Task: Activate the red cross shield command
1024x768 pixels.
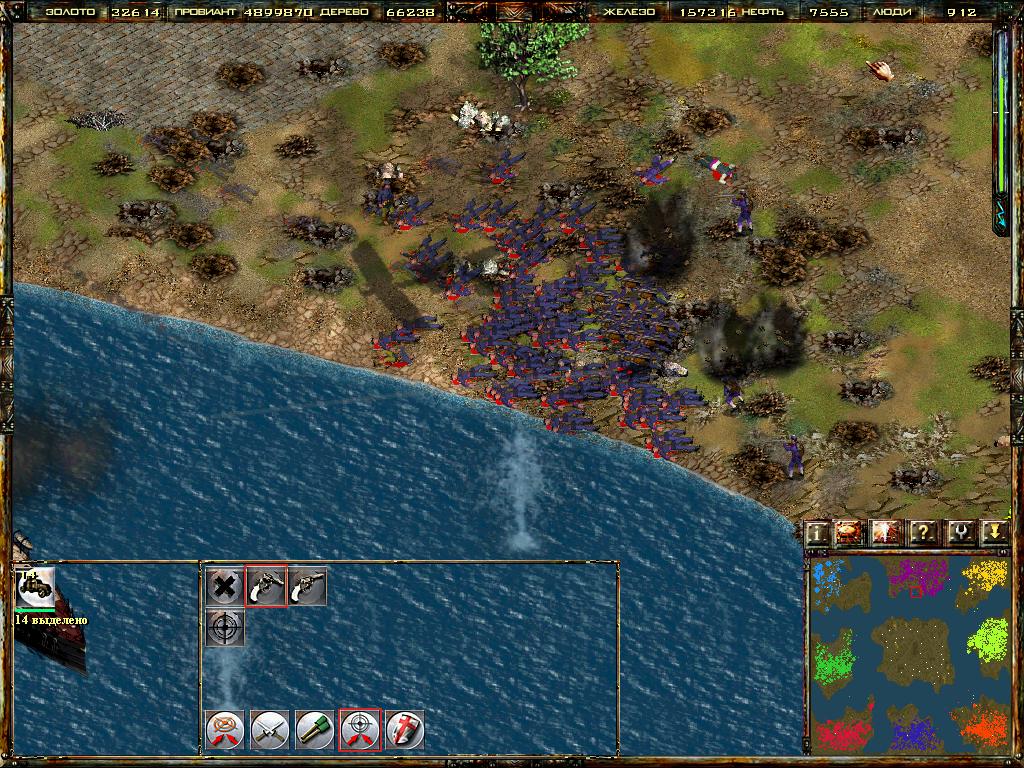Action: (405, 729)
